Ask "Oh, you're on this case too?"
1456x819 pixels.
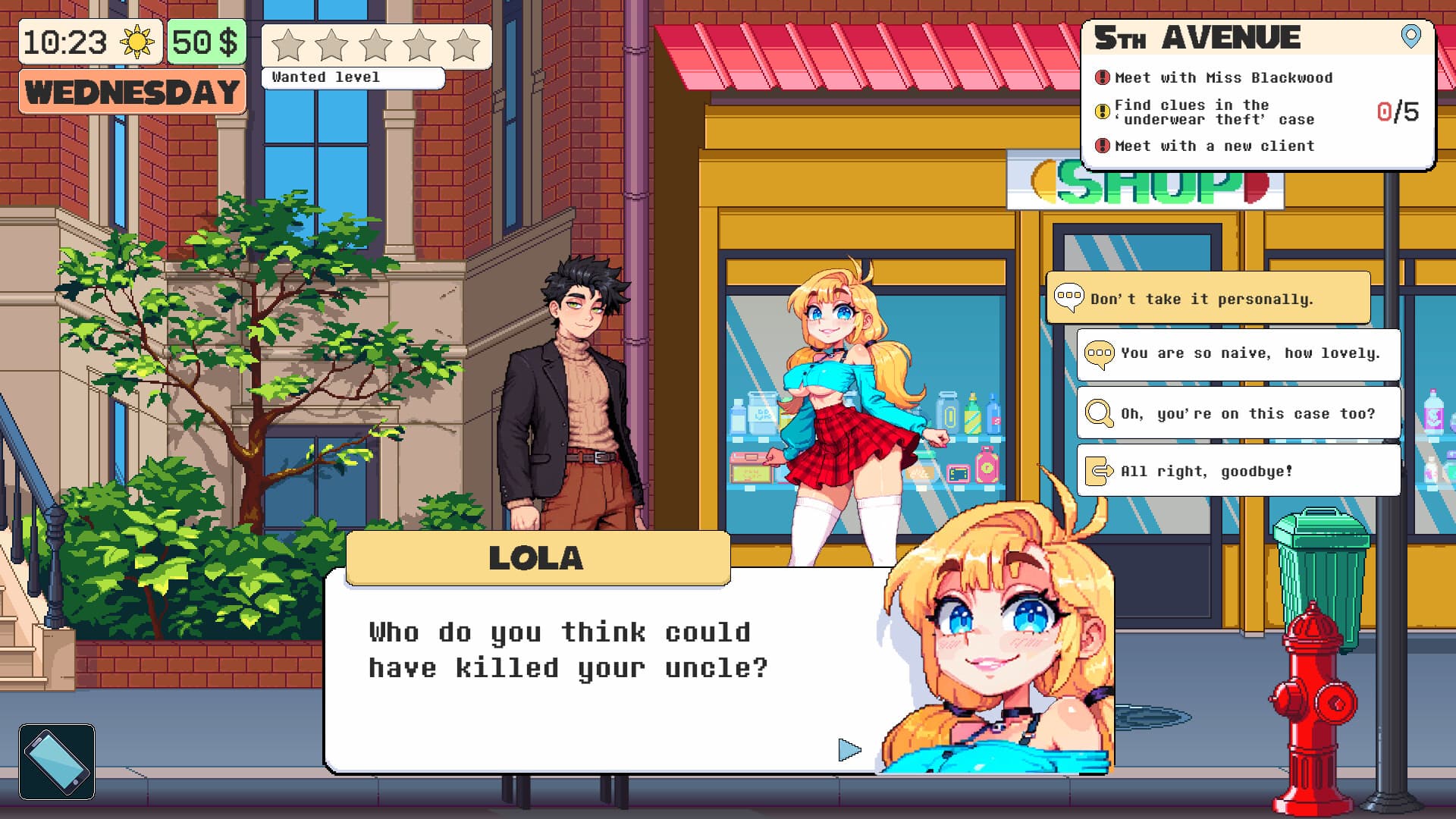click(x=1238, y=413)
